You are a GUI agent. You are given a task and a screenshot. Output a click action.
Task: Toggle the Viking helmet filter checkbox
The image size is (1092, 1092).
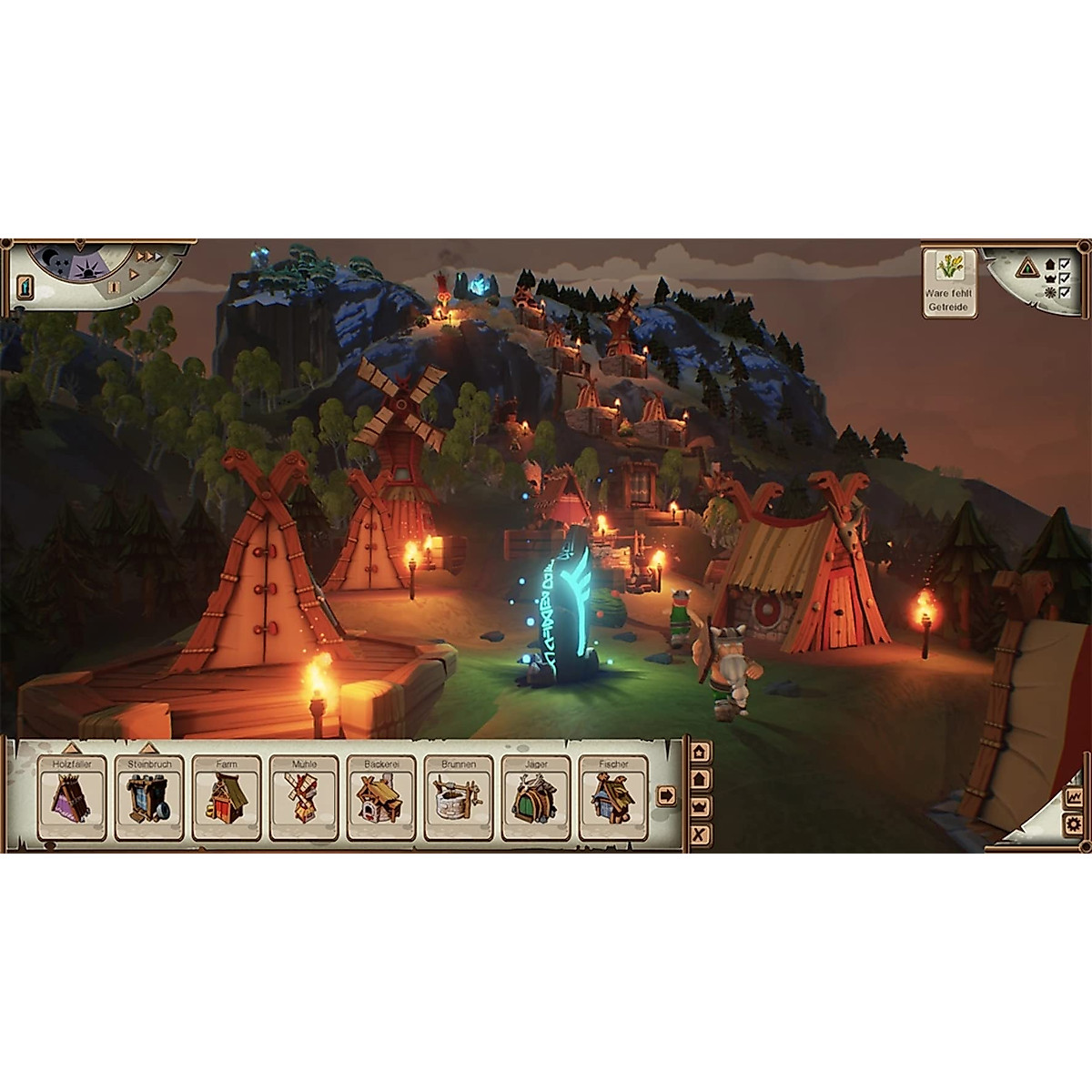point(1063,278)
